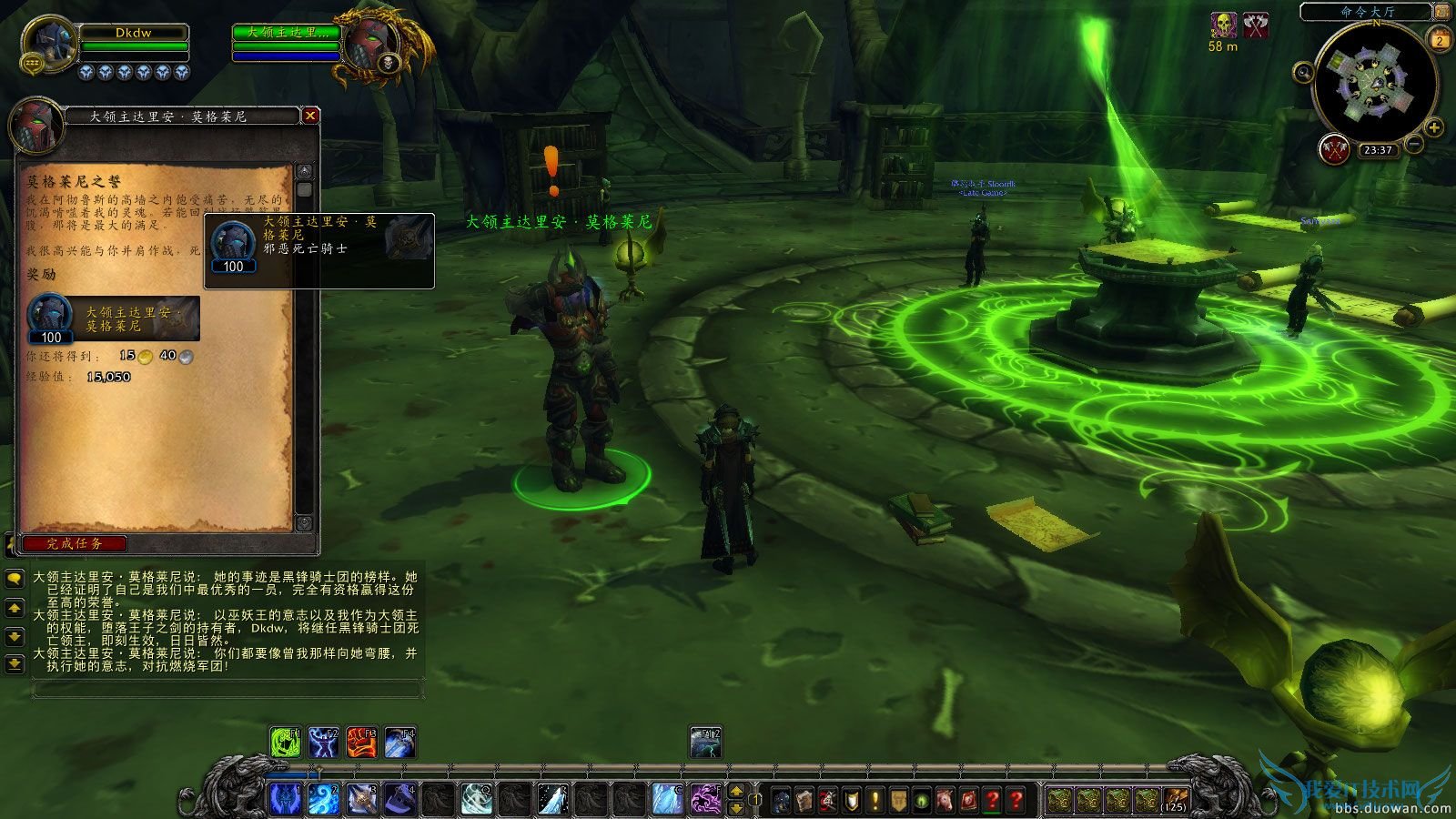Open Collections via the mount icon
Screen dimensions: 1456x819
coord(945,799)
